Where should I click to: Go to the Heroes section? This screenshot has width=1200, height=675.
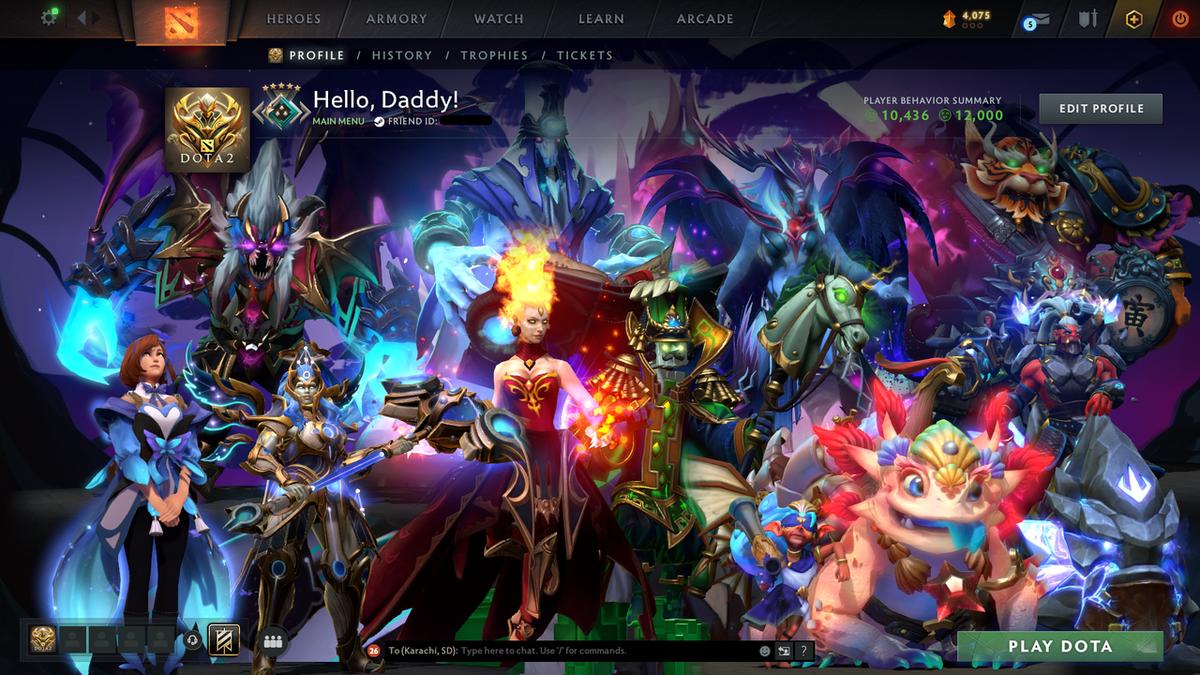[x=294, y=19]
